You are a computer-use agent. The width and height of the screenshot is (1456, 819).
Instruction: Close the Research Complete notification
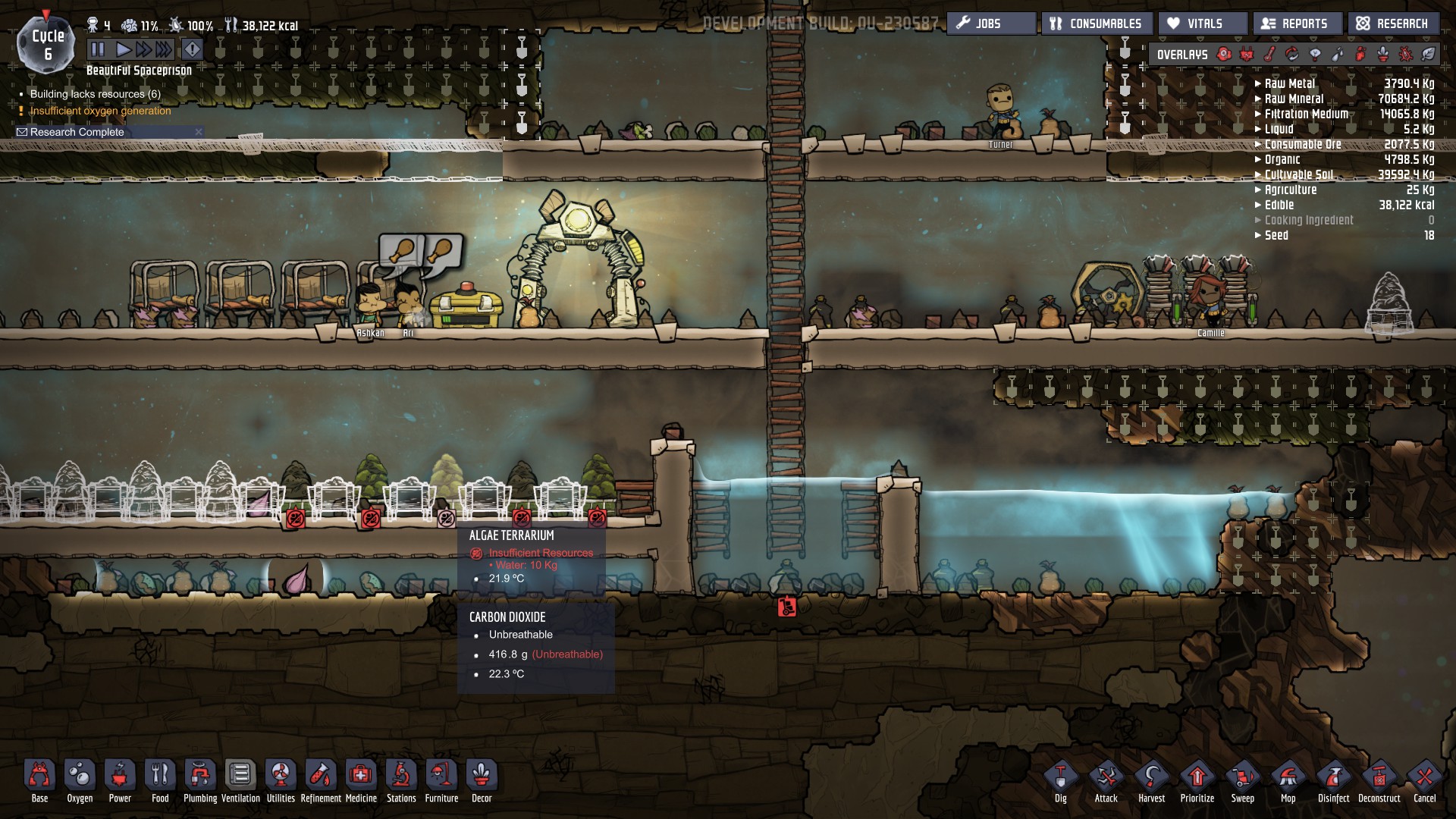pos(199,132)
